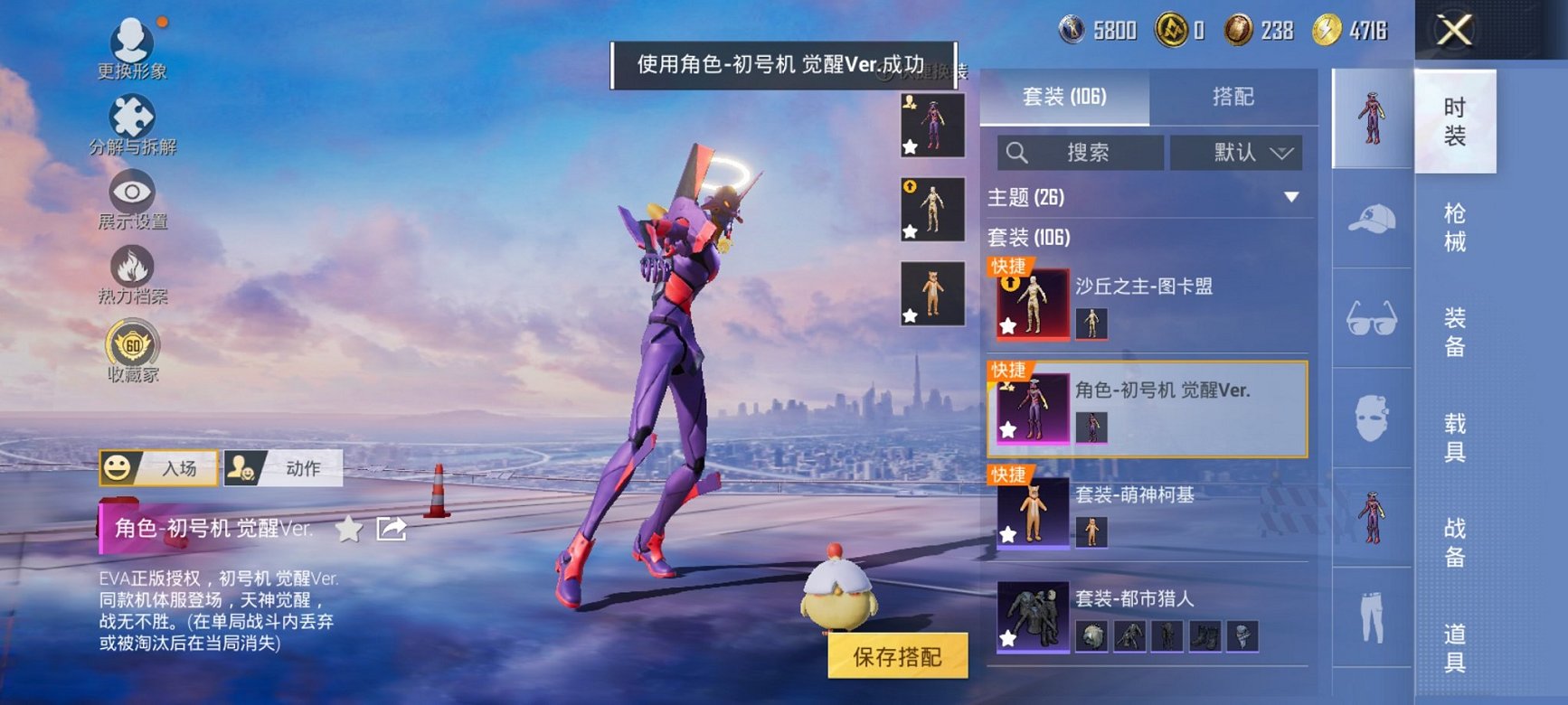Open the 收藏家 collector badge
Viewport: 1568px width, 705px height.
[135, 343]
